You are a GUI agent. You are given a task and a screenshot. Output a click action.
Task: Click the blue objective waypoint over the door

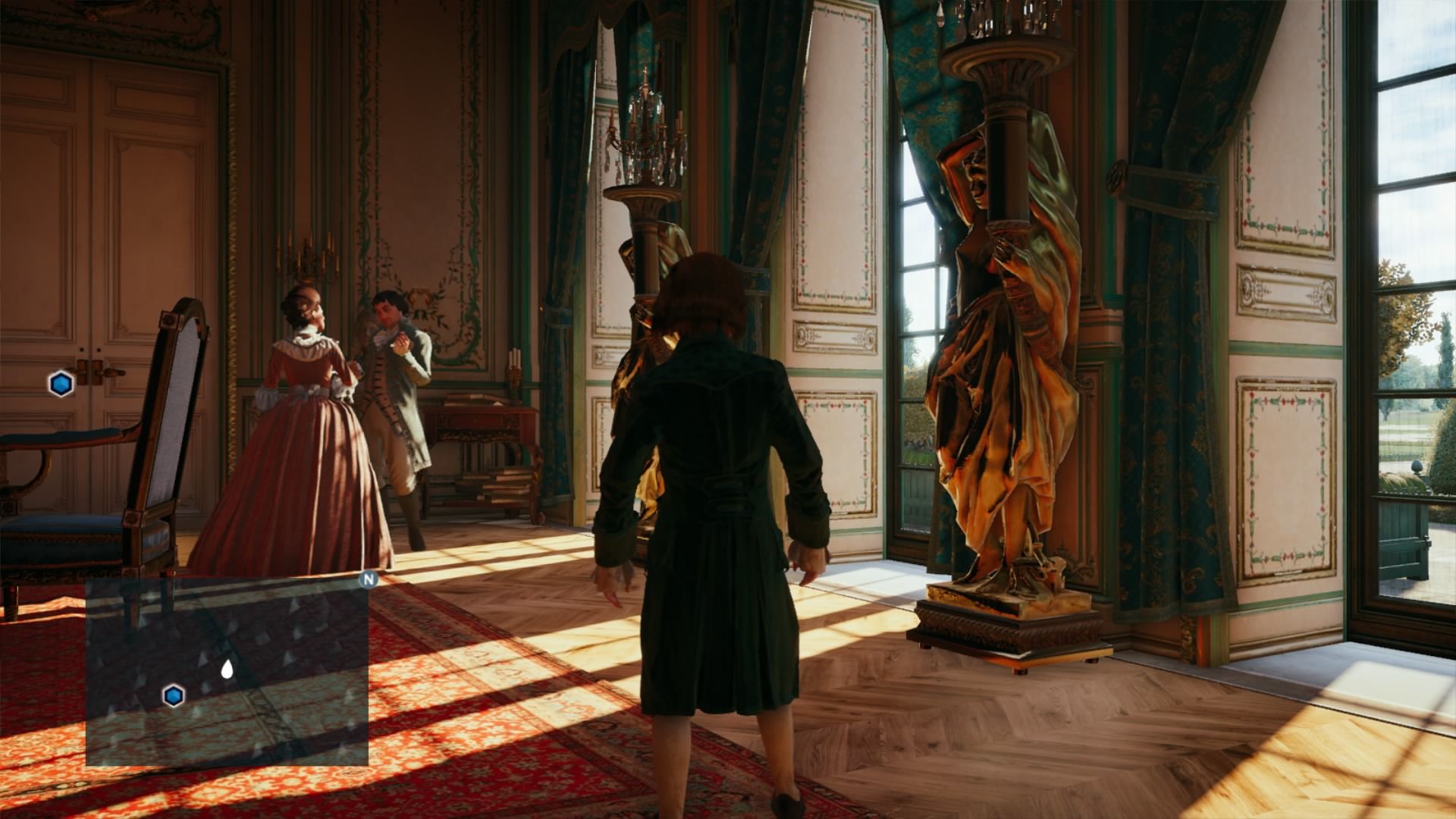(61, 384)
